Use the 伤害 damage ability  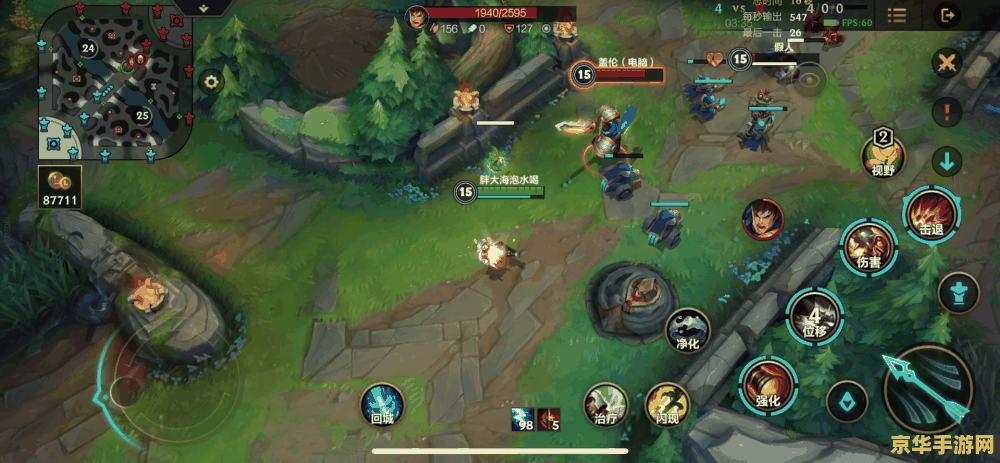pos(863,247)
